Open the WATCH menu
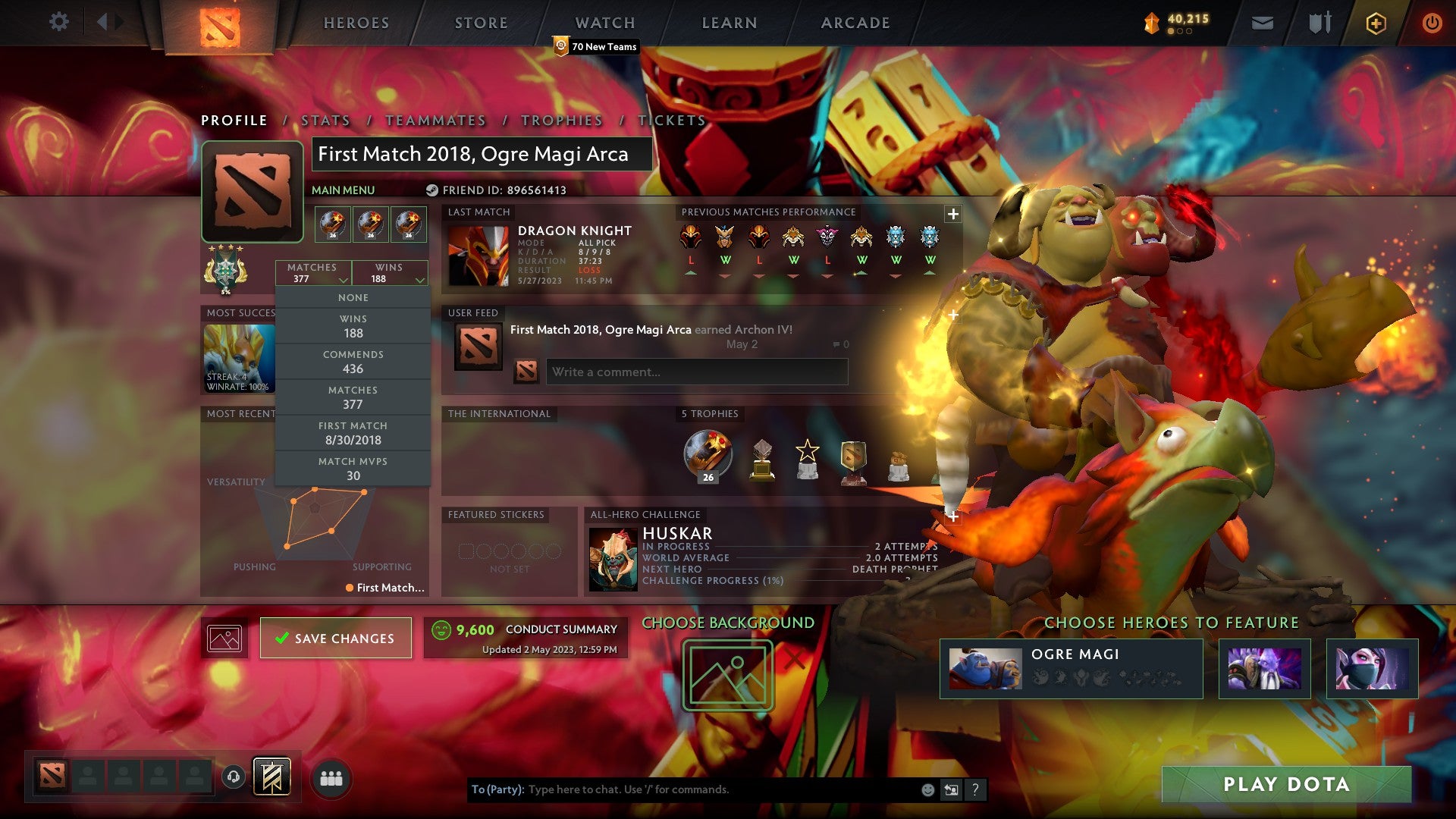The width and height of the screenshot is (1456, 819). point(604,23)
